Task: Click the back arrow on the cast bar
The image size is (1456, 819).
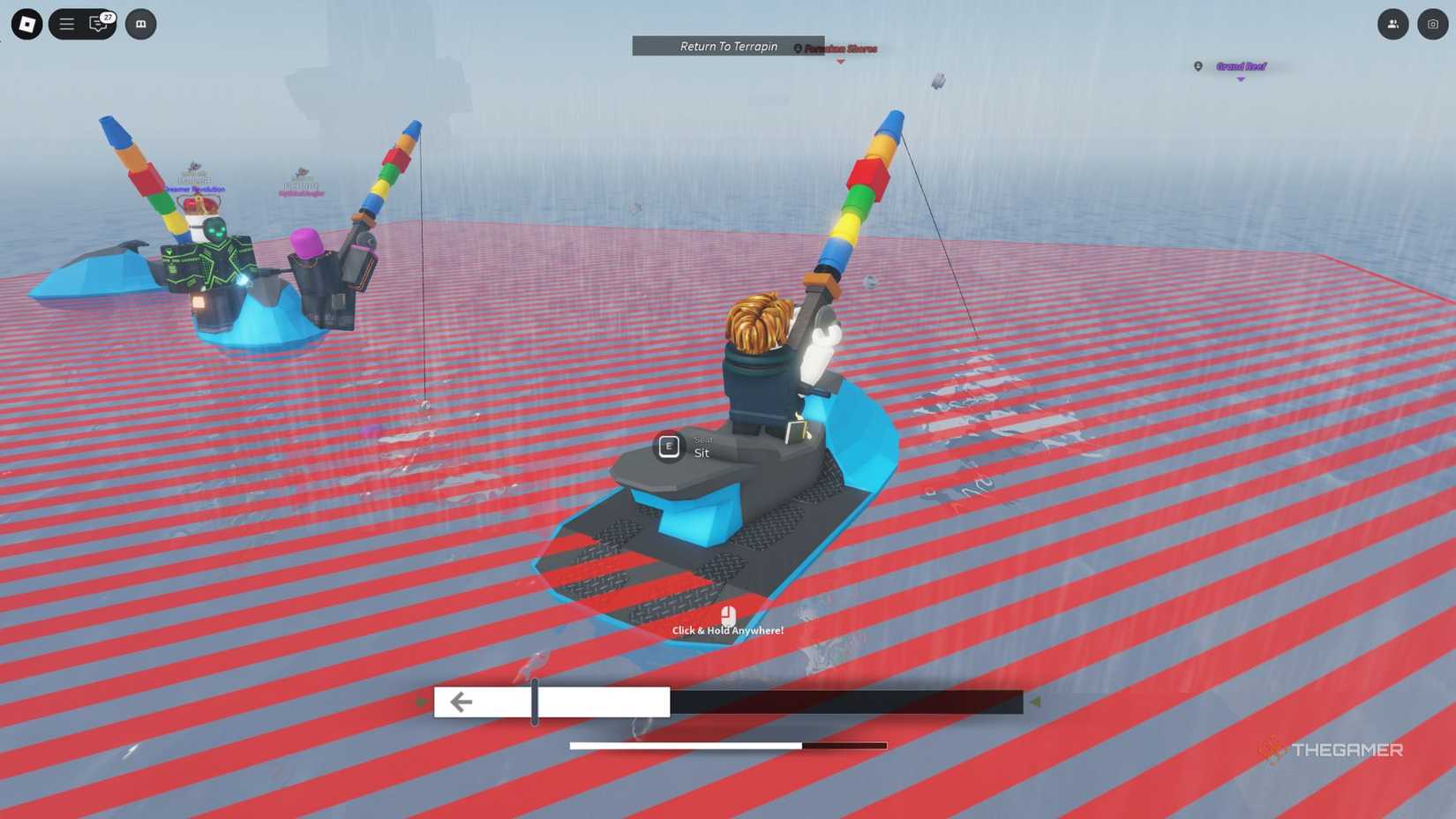Action: tap(460, 702)
